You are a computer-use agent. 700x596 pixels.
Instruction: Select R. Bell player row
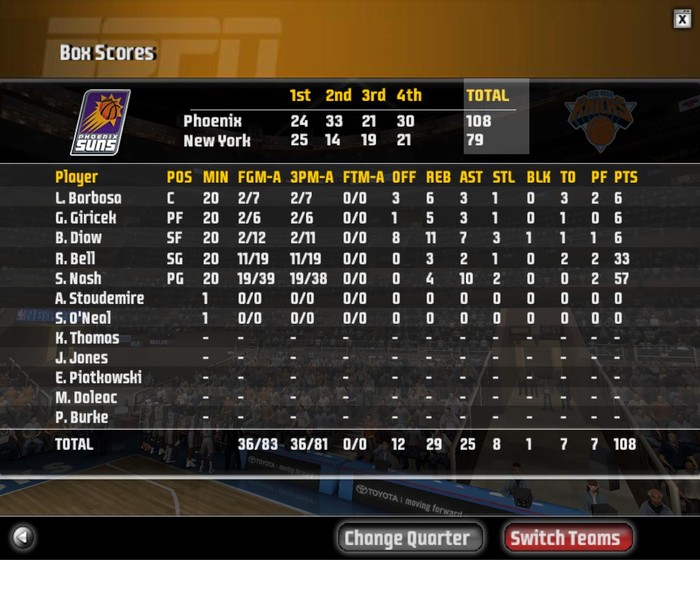(76, 258)
